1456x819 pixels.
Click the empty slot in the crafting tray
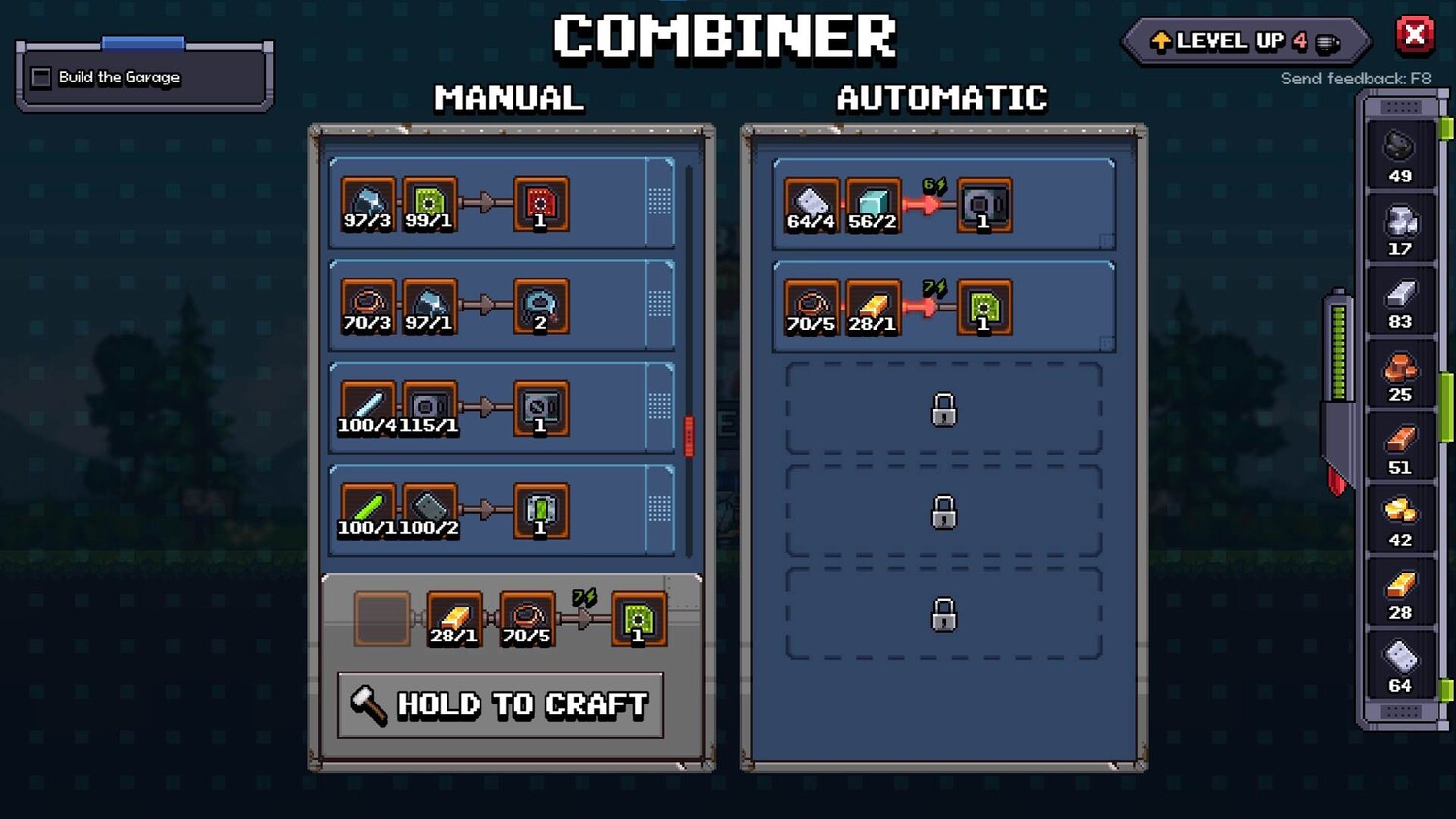click(381, 619)
